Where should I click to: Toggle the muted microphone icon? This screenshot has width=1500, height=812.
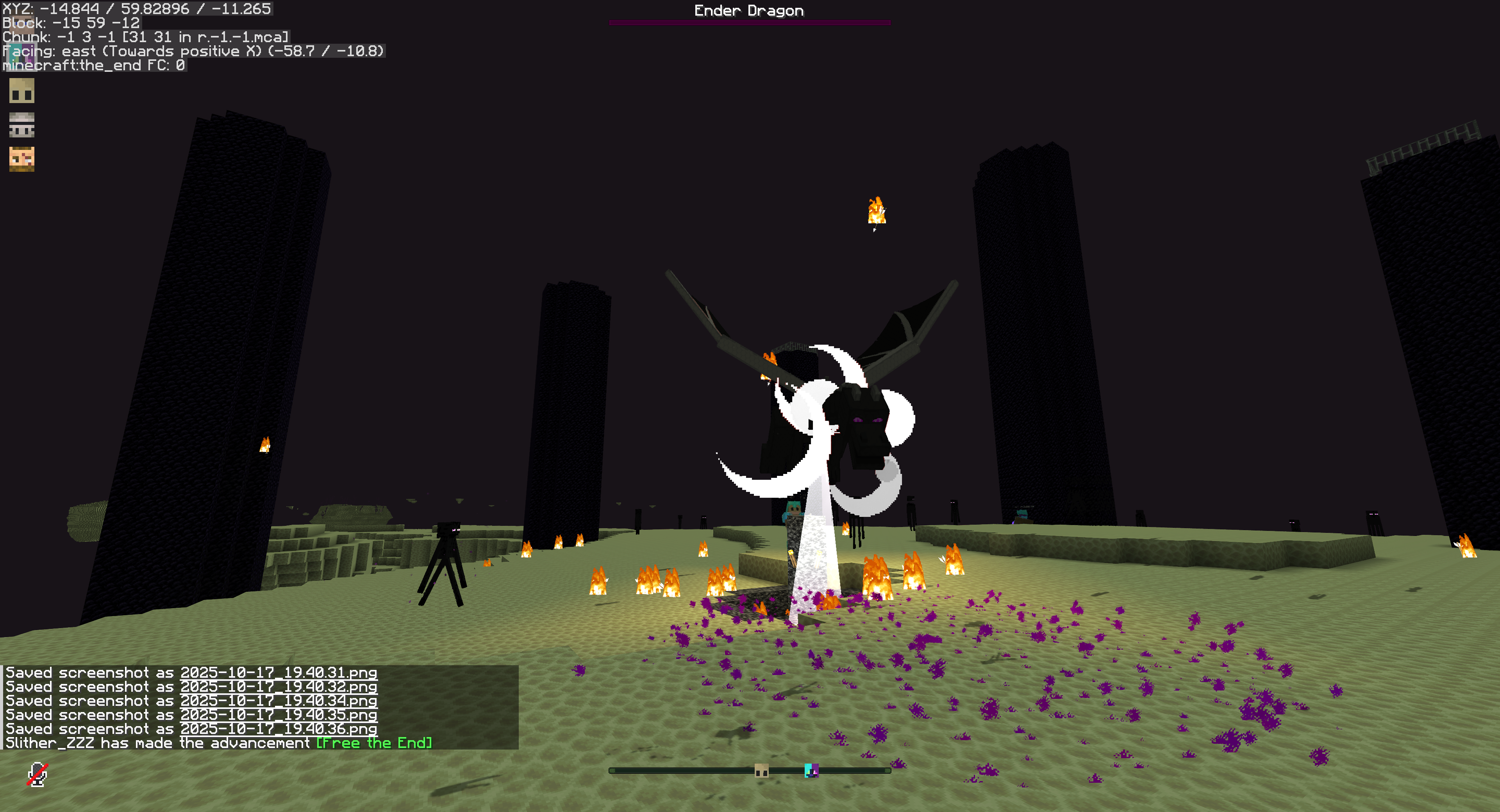pos(37,774)
